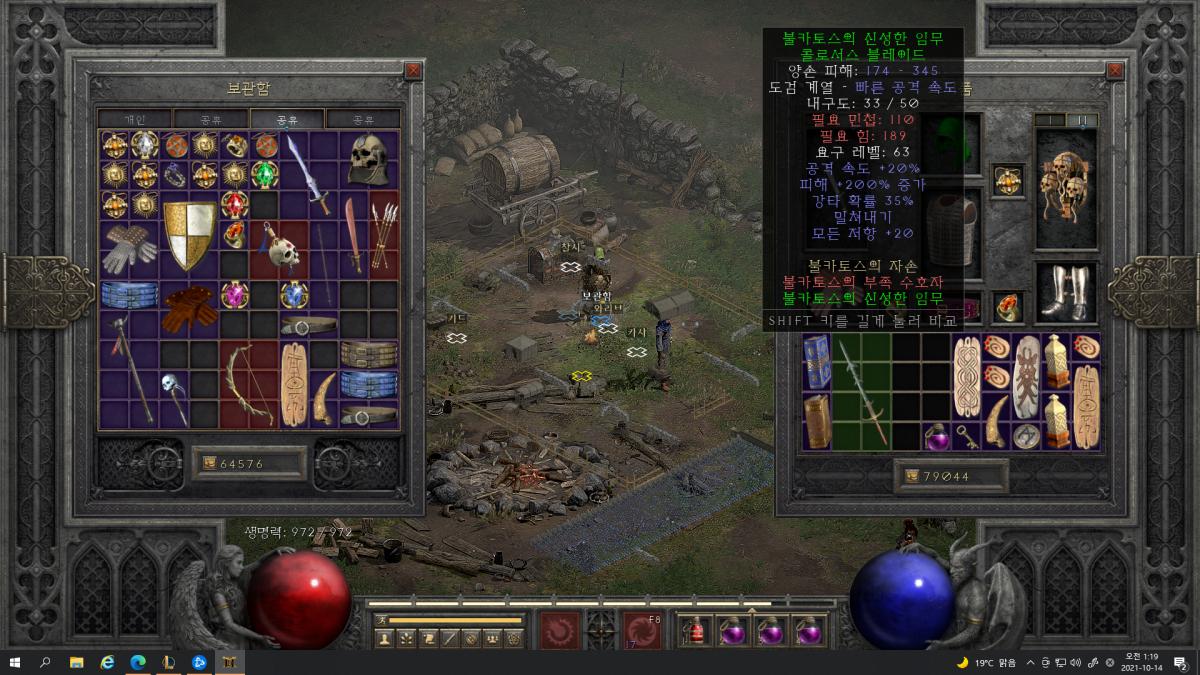This screenshot has height=675, width=1200.
Task: Switch to the personal stash tab
Action: [134, 119]
